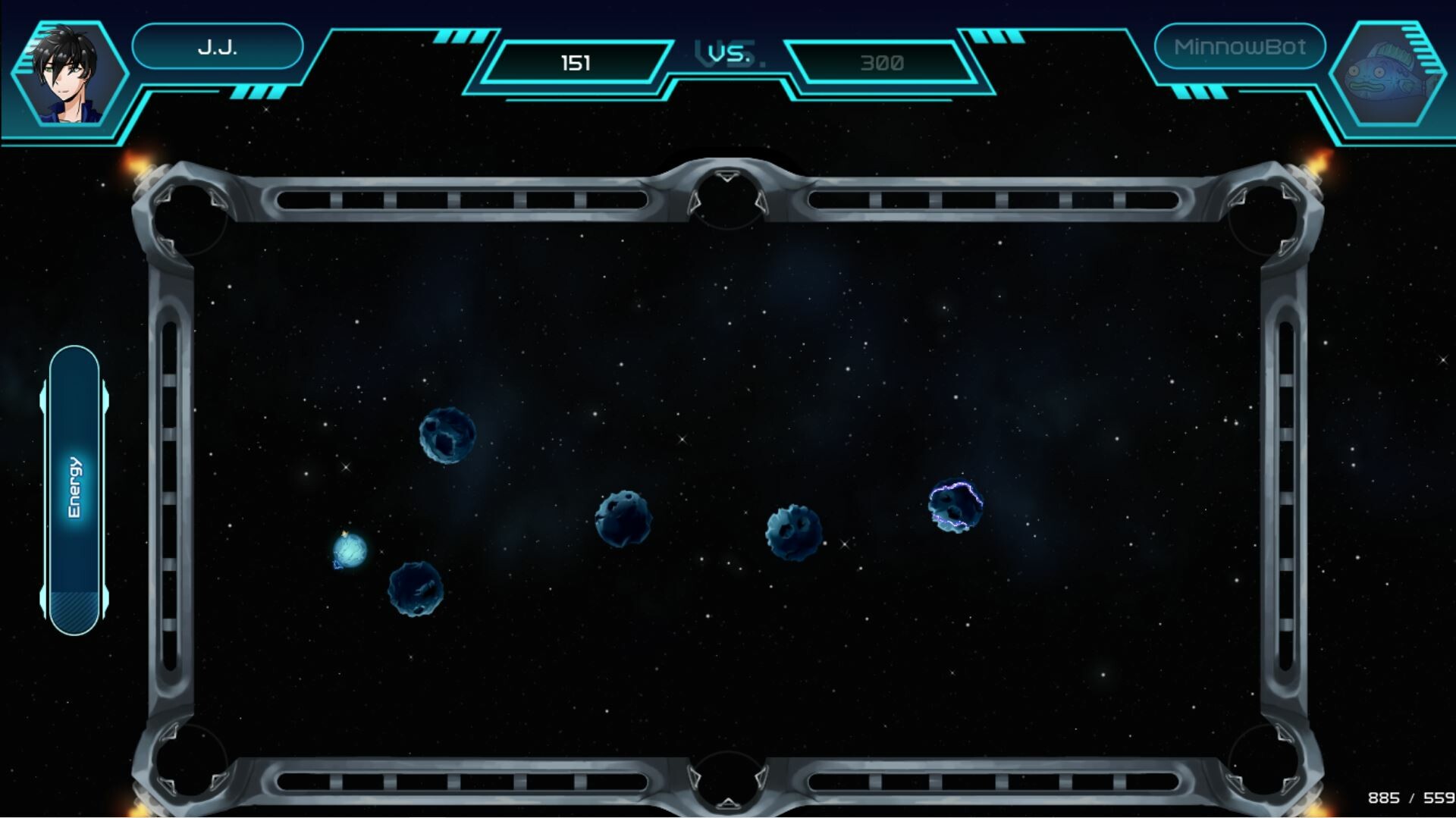Select the asteroid ball at table center
The width and height of the screenshot is (1456, 818).
click(623, 519)
